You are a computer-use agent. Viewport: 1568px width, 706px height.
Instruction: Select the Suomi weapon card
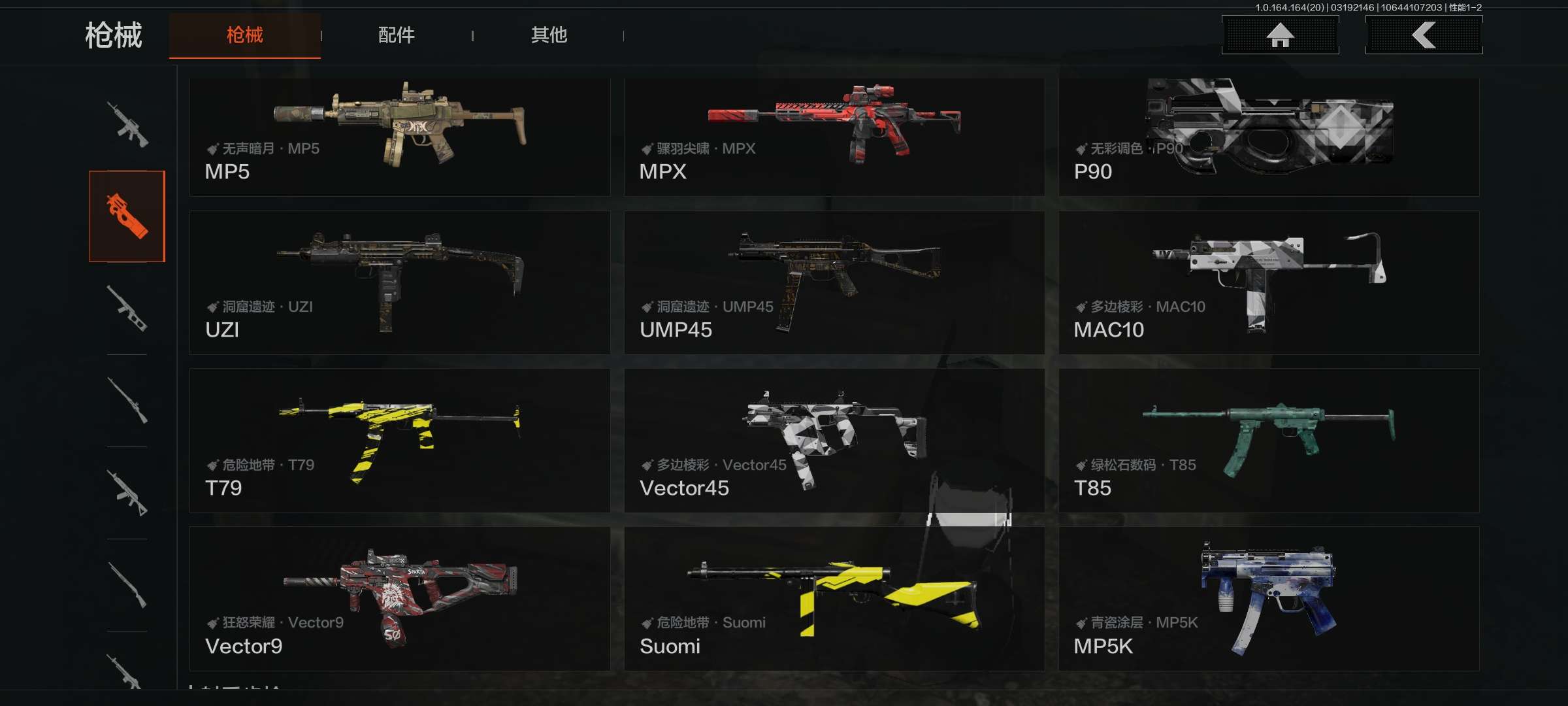(x=834, y=599)
